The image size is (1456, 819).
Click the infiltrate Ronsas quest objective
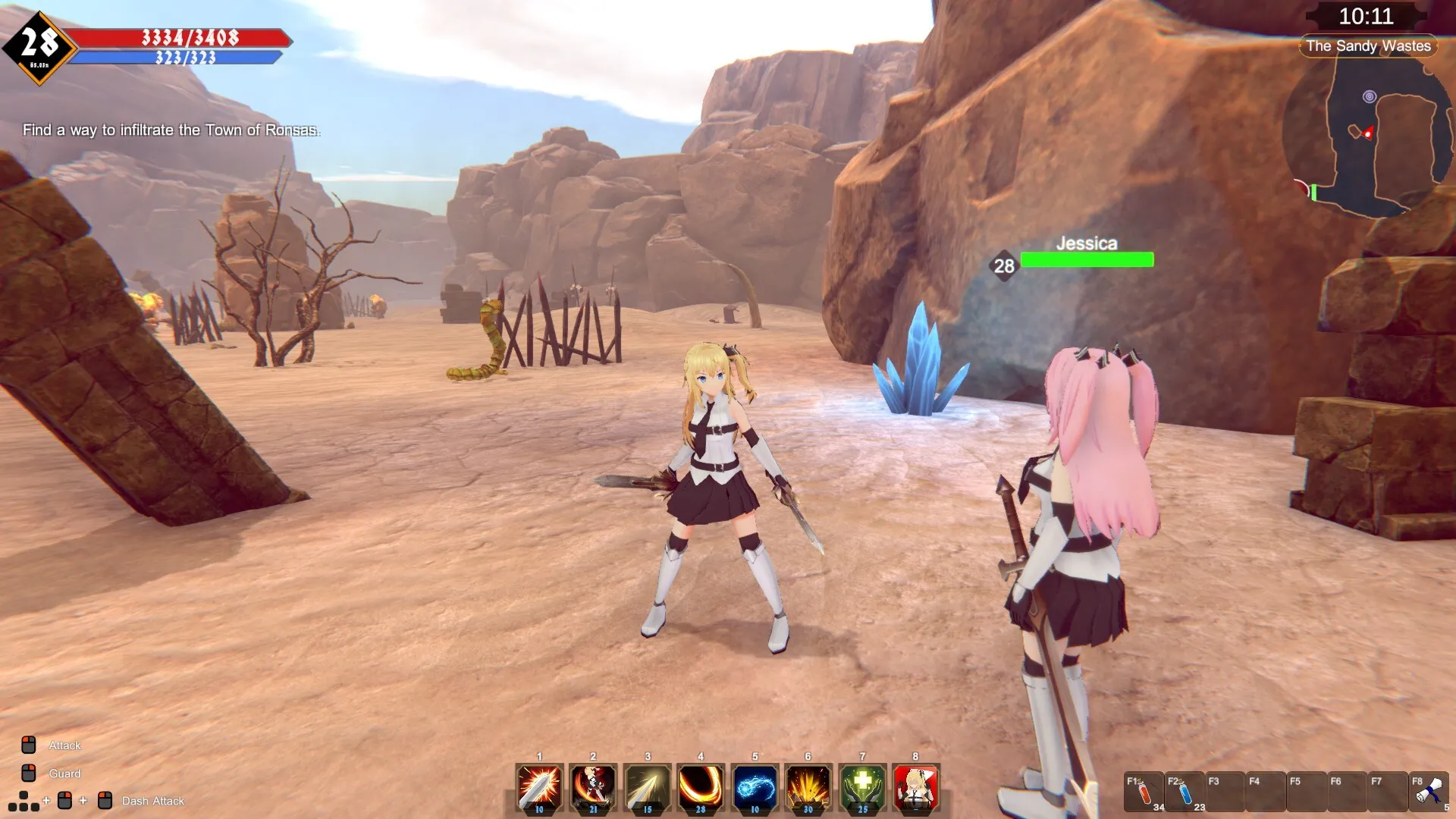point(171,130)
